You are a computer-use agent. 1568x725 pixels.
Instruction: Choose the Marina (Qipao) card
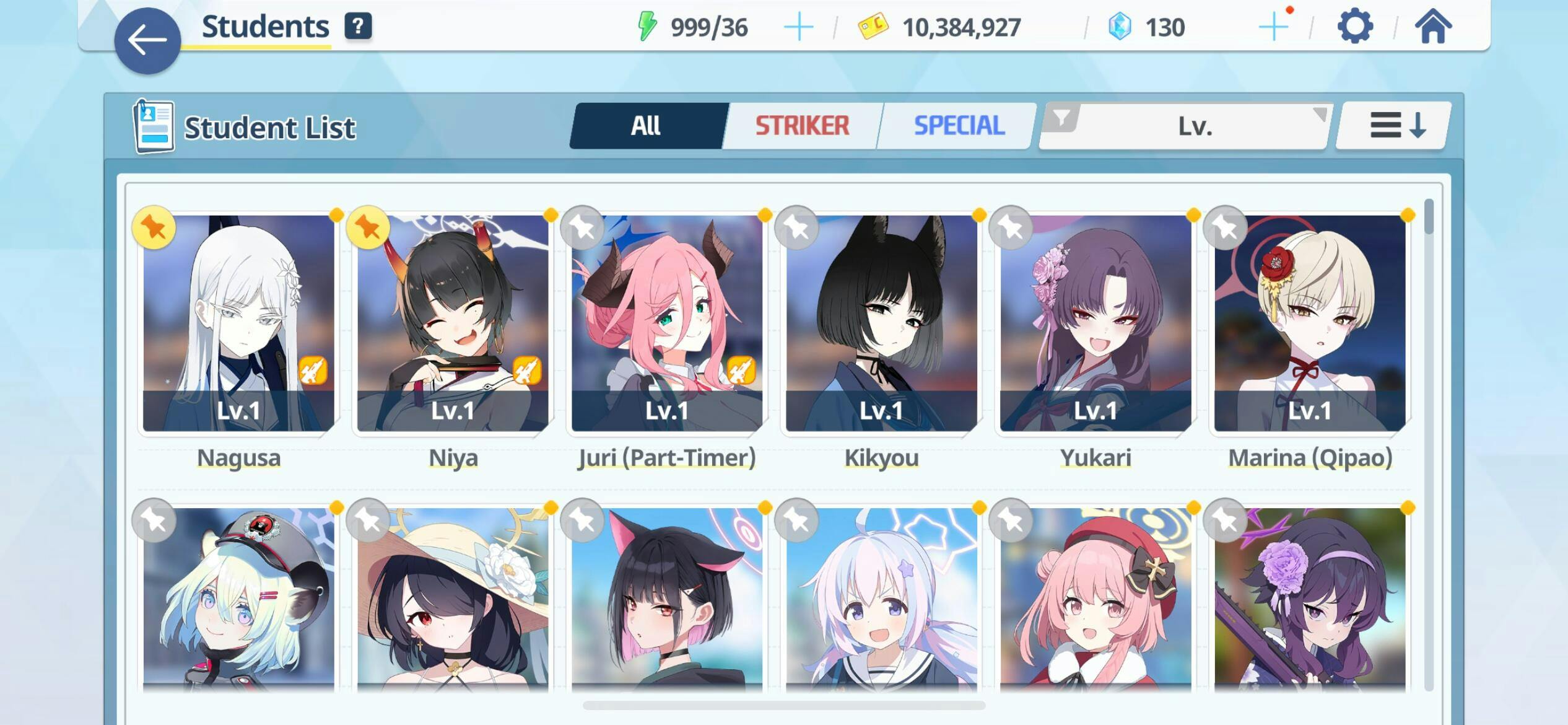(x=1310, y=323)
